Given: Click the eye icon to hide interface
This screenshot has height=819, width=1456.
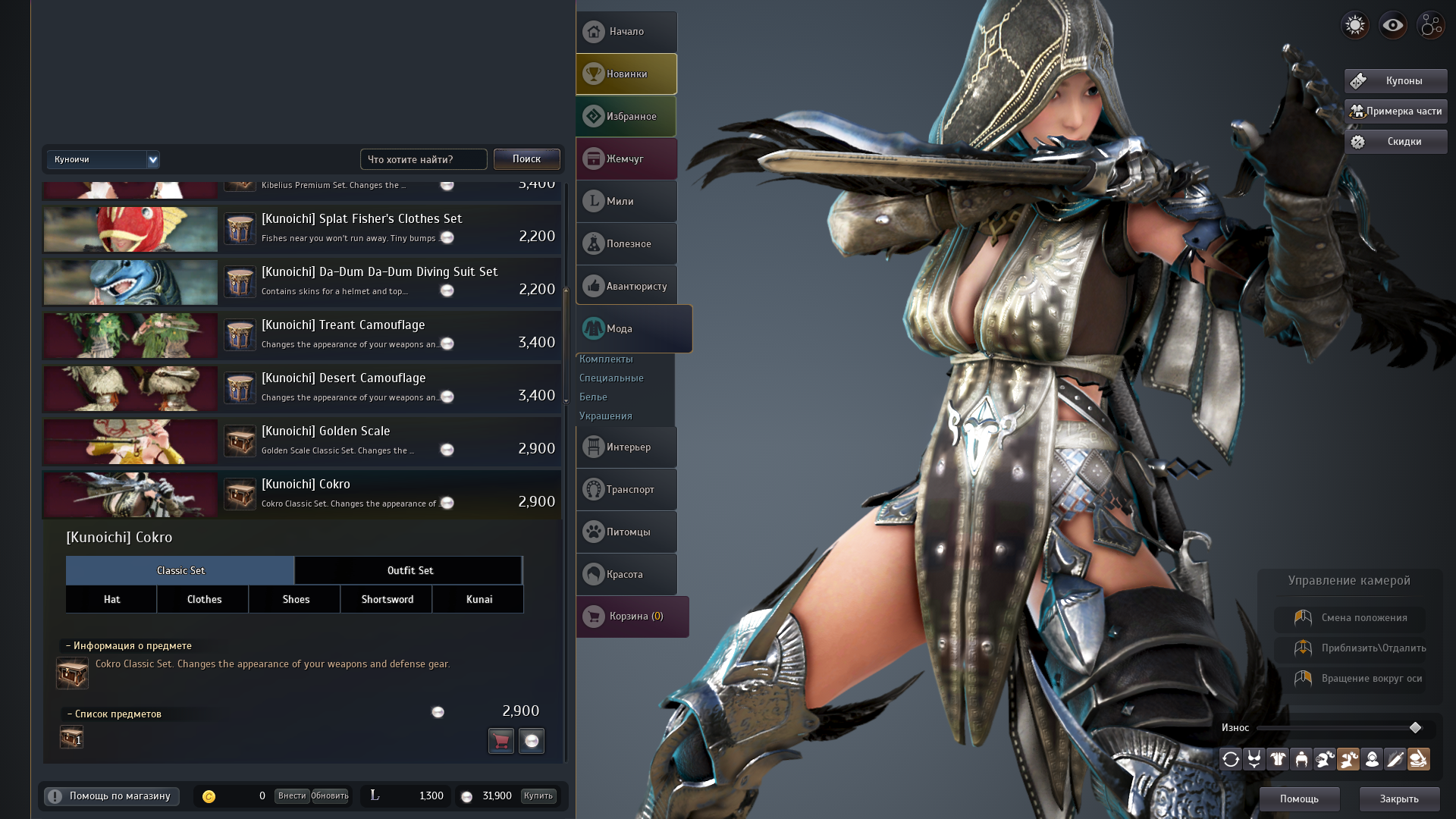Looking at the screenshot, I should pos(1392,25).
